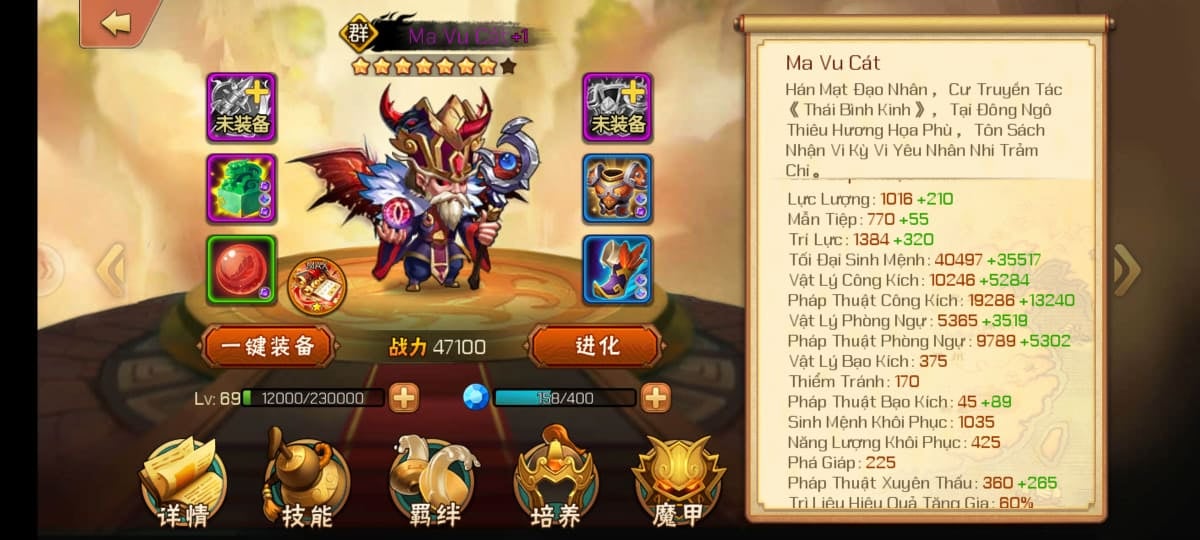Select the blue winged boots slot

pos(617,269)
